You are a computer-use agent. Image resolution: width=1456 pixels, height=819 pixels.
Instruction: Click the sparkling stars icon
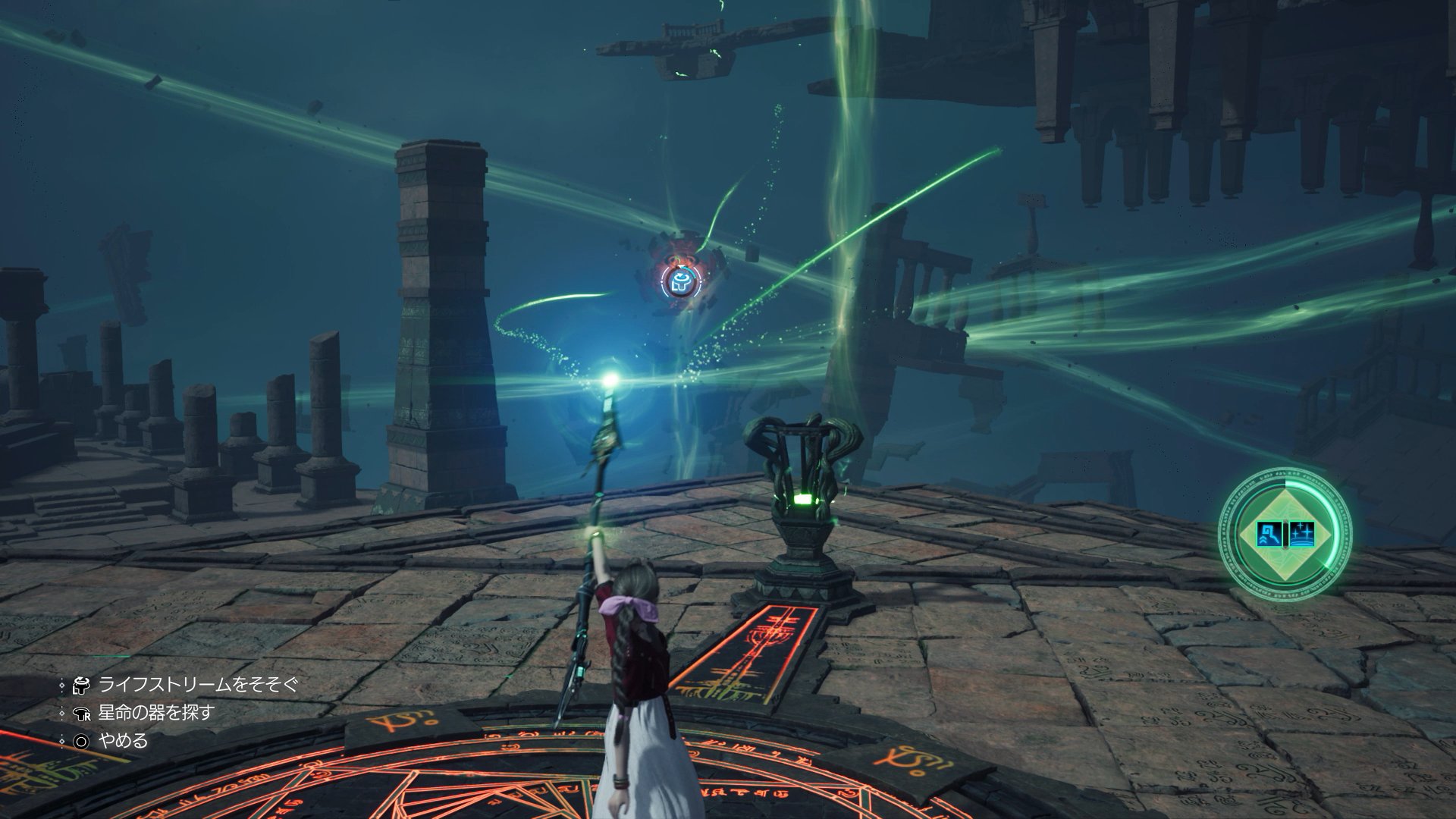(x=1301, y=533)
